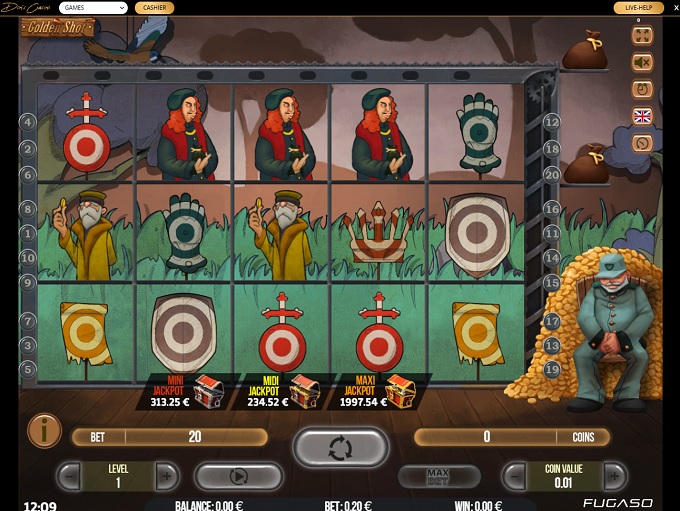Select payline number 19
The height and width of the screenshot is (511, 680).
551,369
